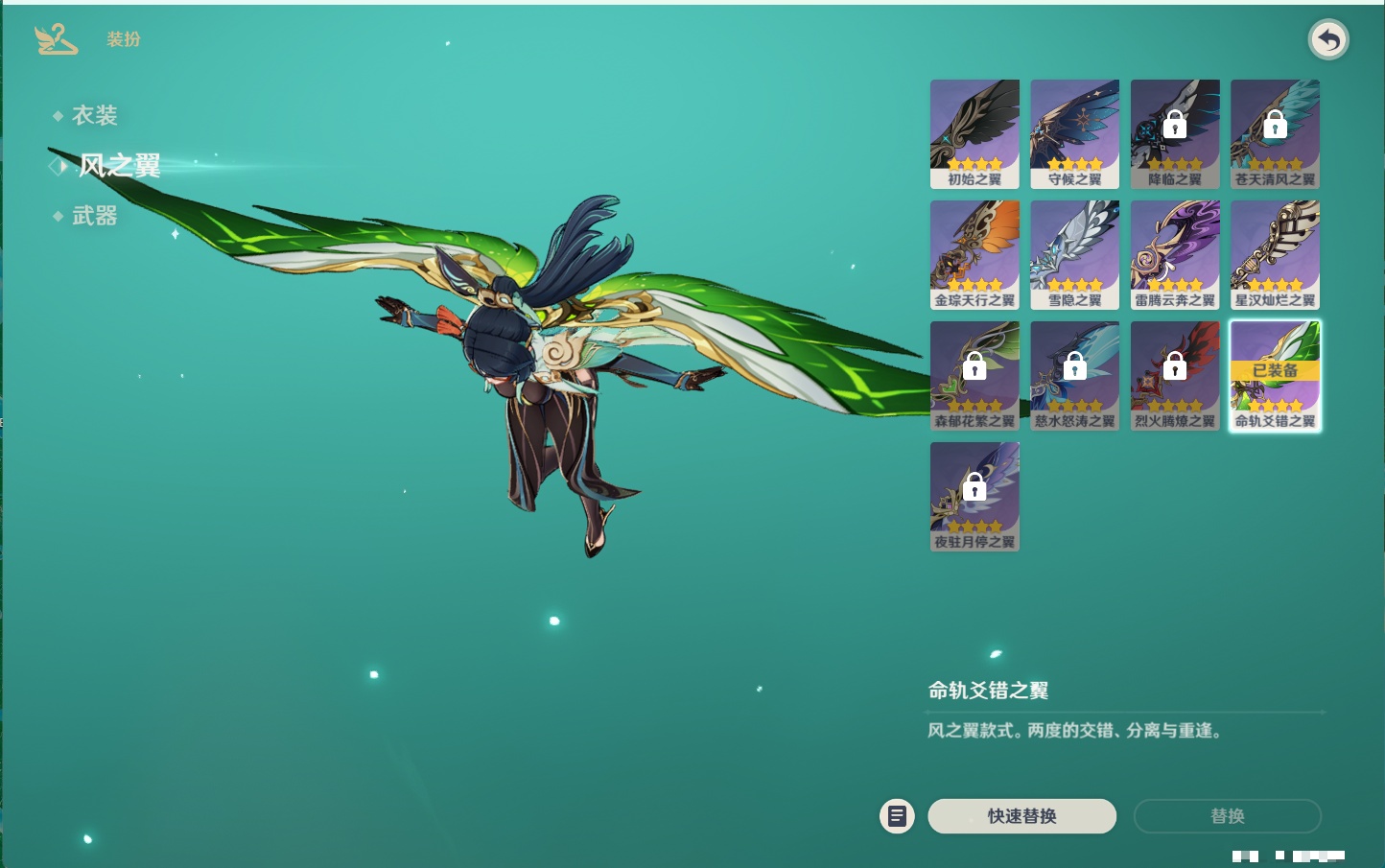Click the back arrow button
1385x868 pixels.
[x=1328, y=40]
